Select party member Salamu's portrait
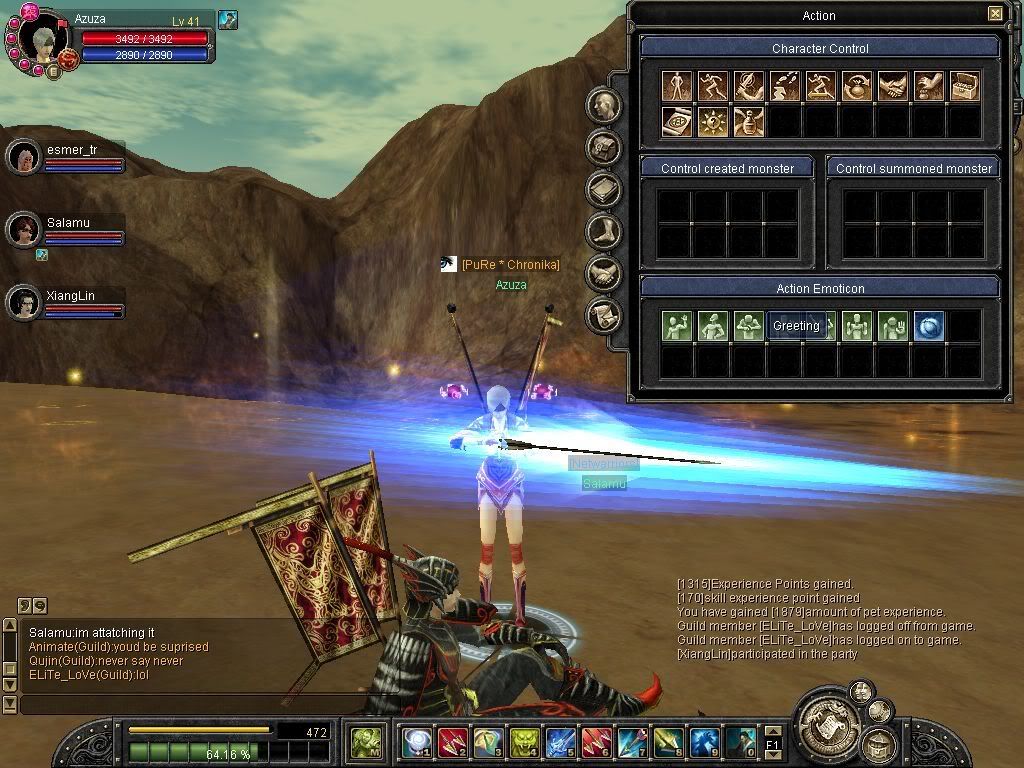 24,230
